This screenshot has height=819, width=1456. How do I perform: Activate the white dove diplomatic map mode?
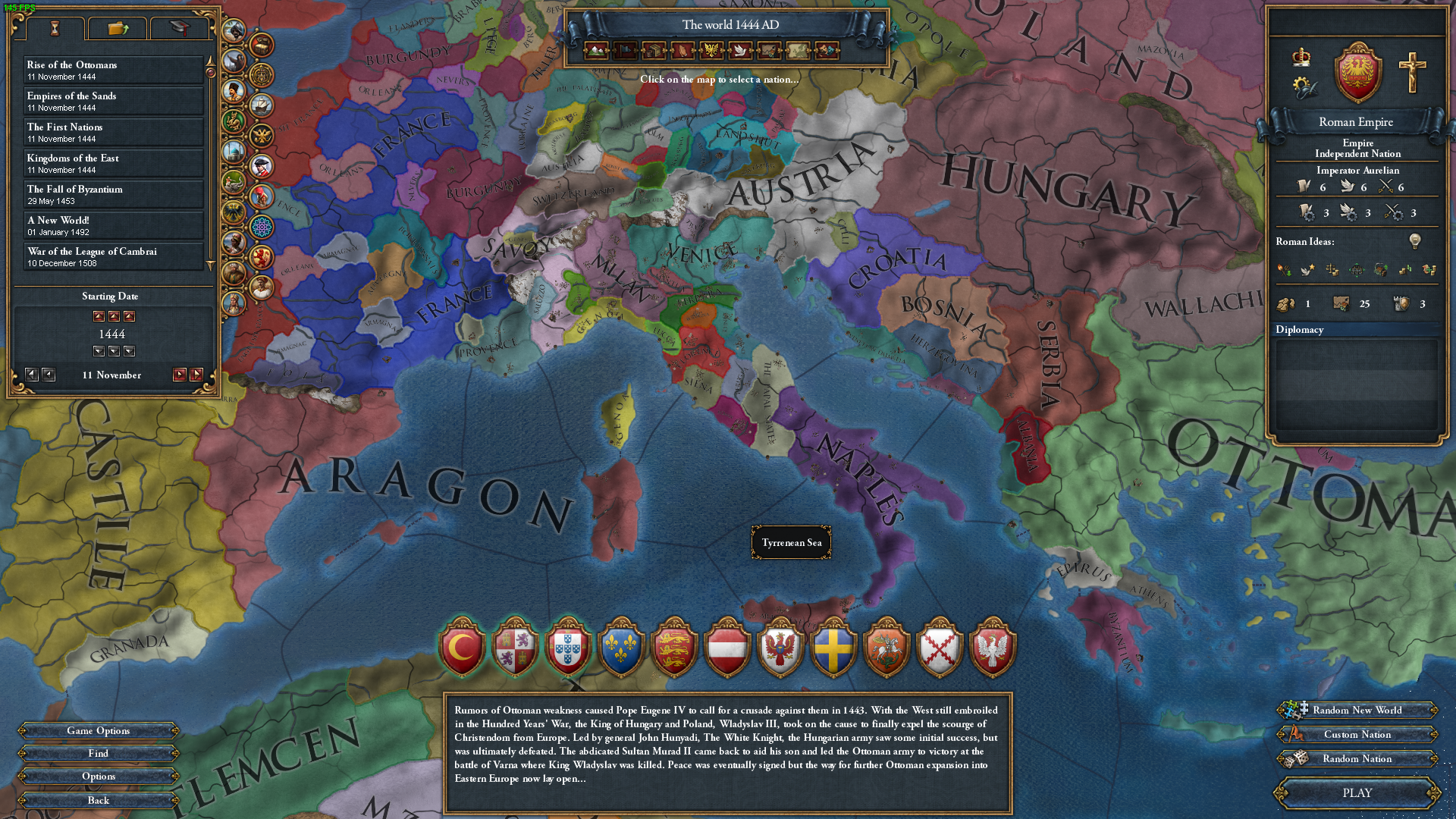click(740, 51)
